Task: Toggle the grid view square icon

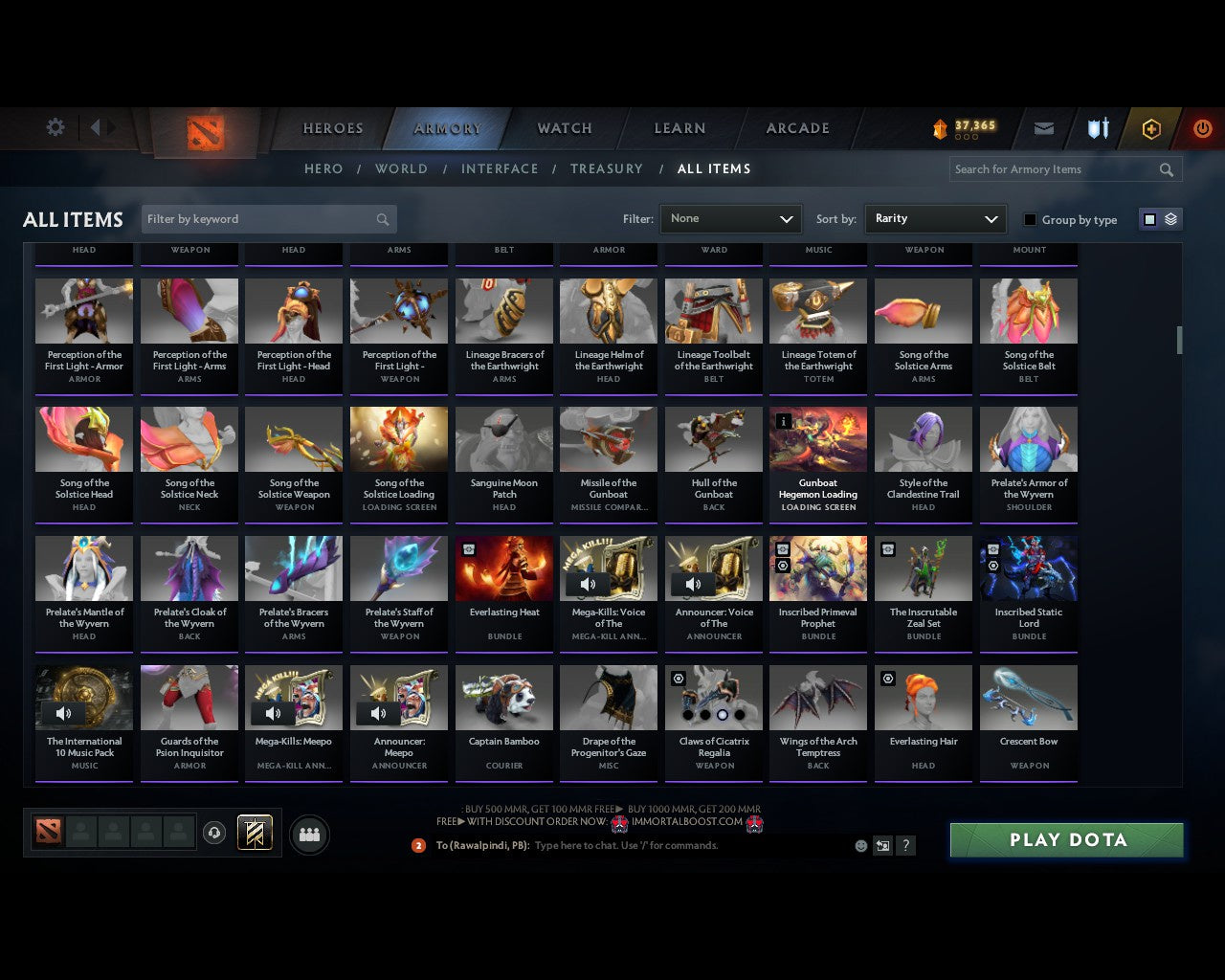Action: [1148, 218]
